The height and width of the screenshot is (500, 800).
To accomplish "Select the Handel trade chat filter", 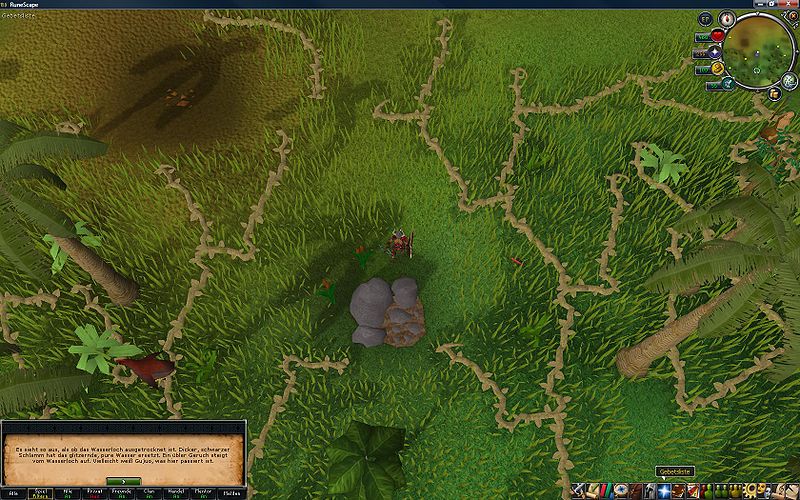I will pyautogui.click(x=173, y=491).
